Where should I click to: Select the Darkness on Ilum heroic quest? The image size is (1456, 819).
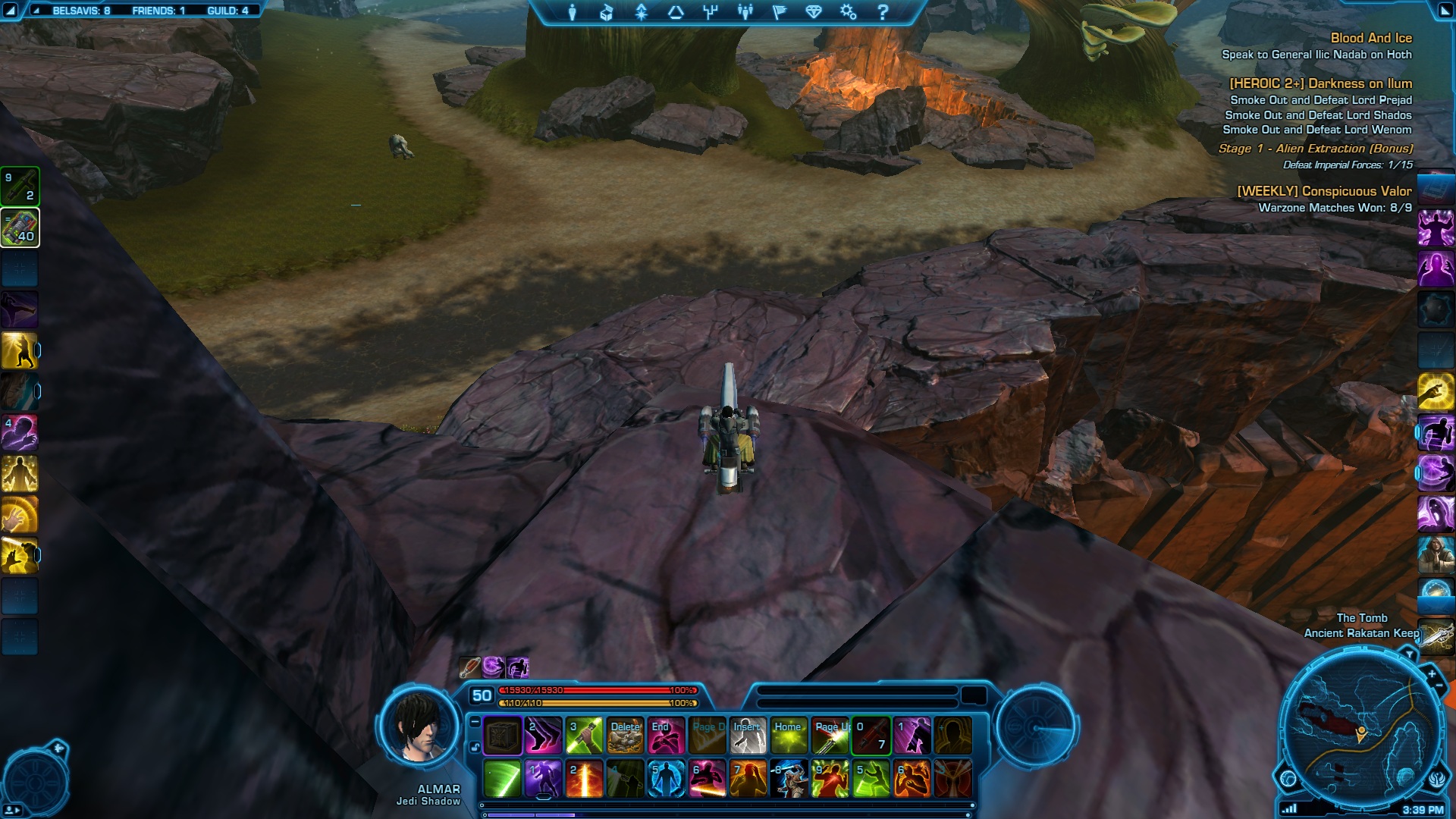click(x=1320, y=83)
